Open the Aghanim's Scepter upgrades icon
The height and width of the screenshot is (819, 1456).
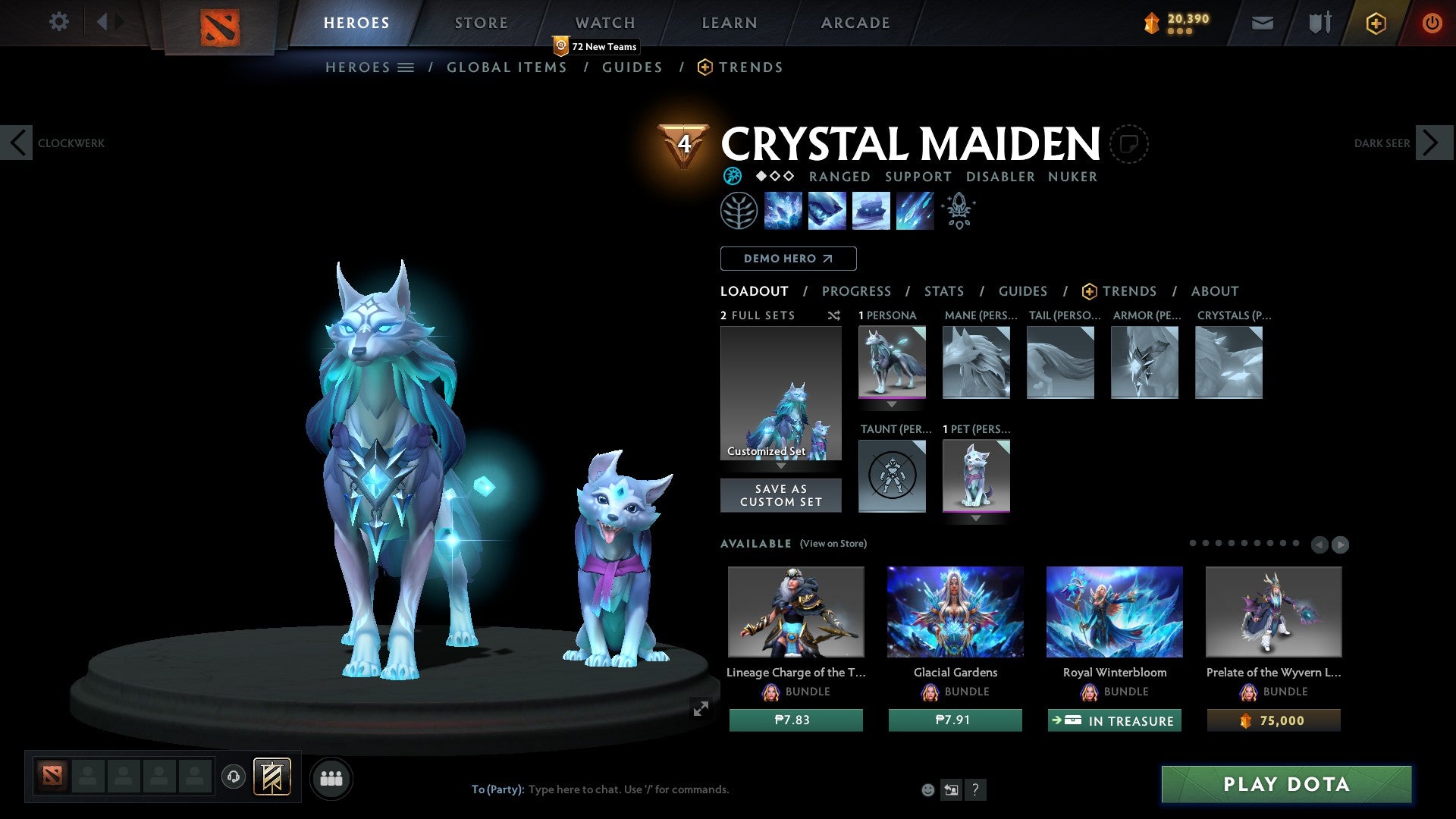[x=958, y=210]
